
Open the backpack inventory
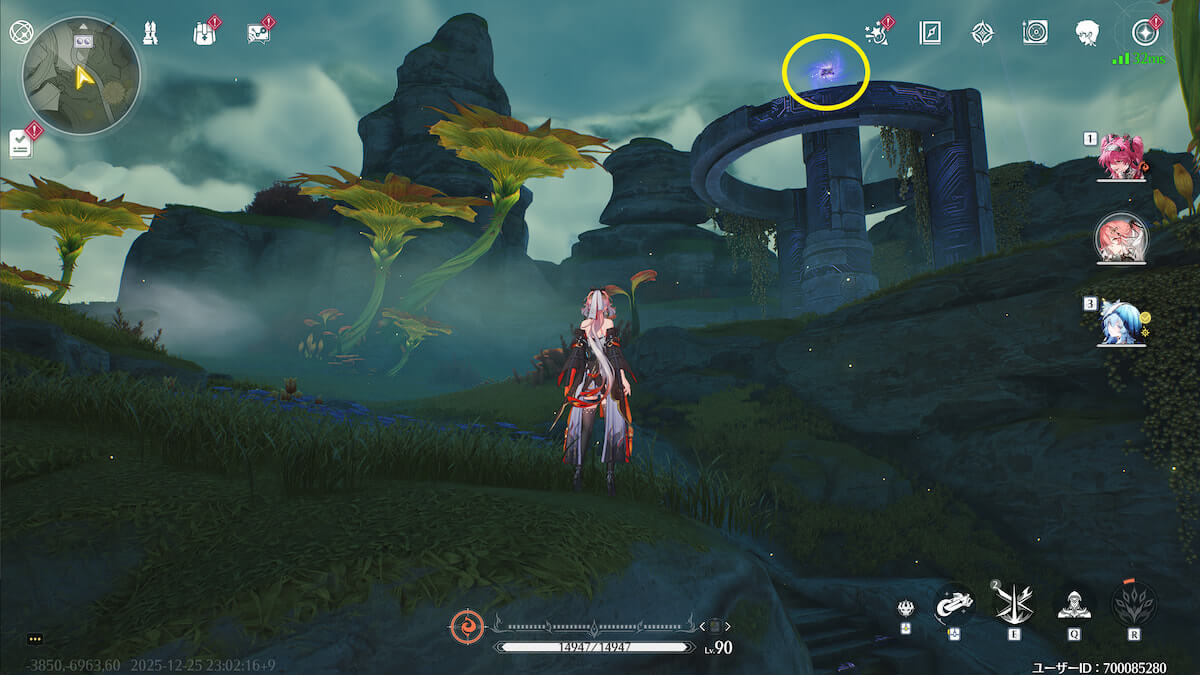coord(203,33)
